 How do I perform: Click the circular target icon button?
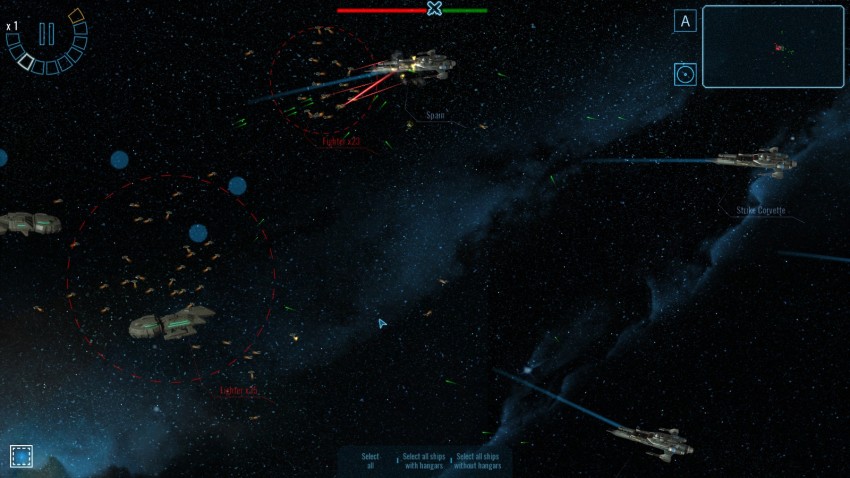pos(685,74)
